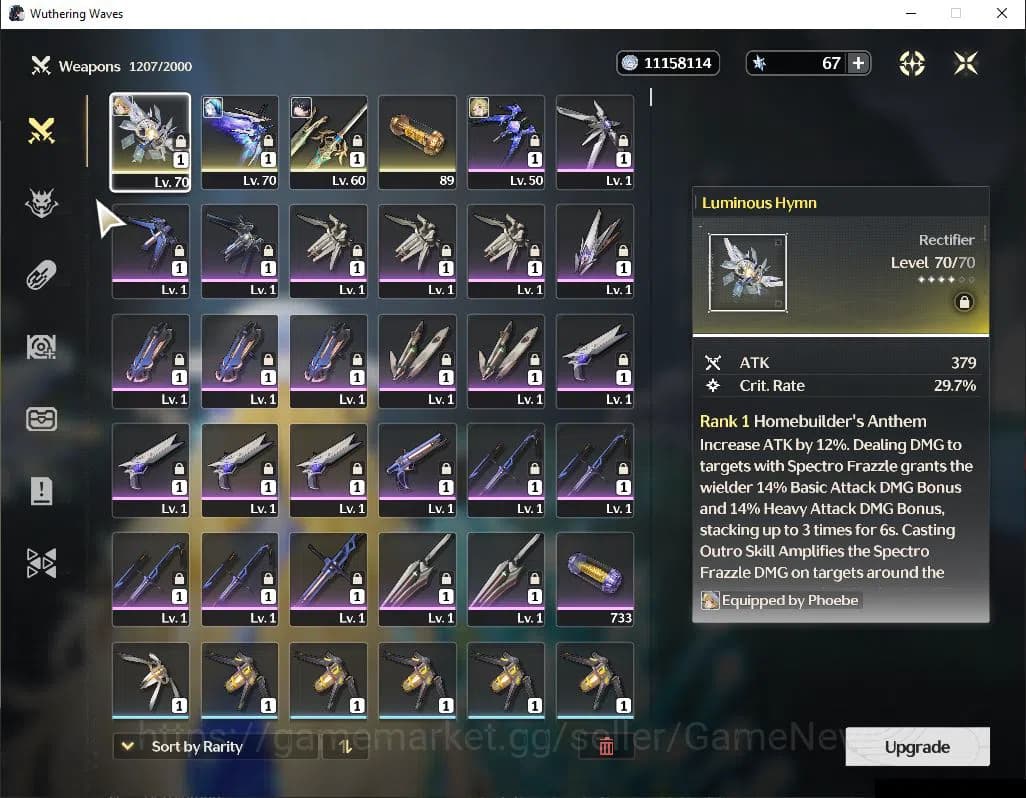Screen dimensions: 1026x798
Task: Select the purple tube item with count 733
Action: point(595,579)
